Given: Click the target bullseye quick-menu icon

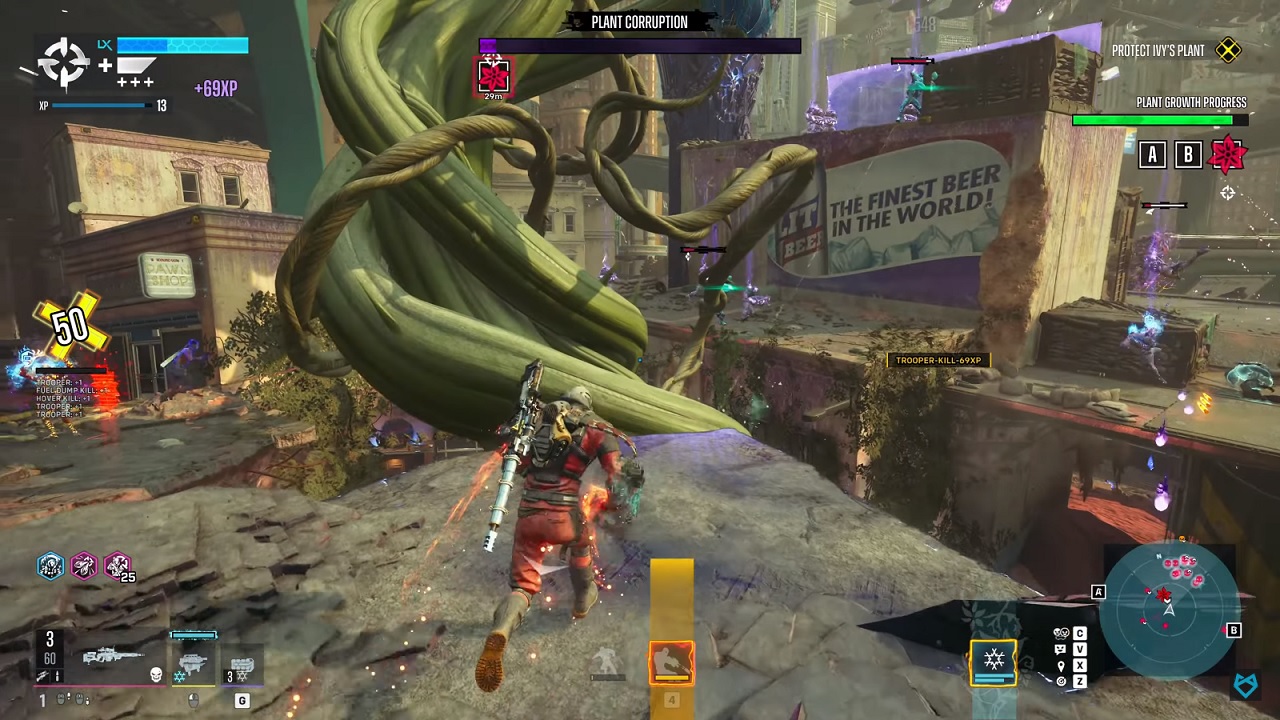Looking at the screenshot, I should tap(1061, 681).
